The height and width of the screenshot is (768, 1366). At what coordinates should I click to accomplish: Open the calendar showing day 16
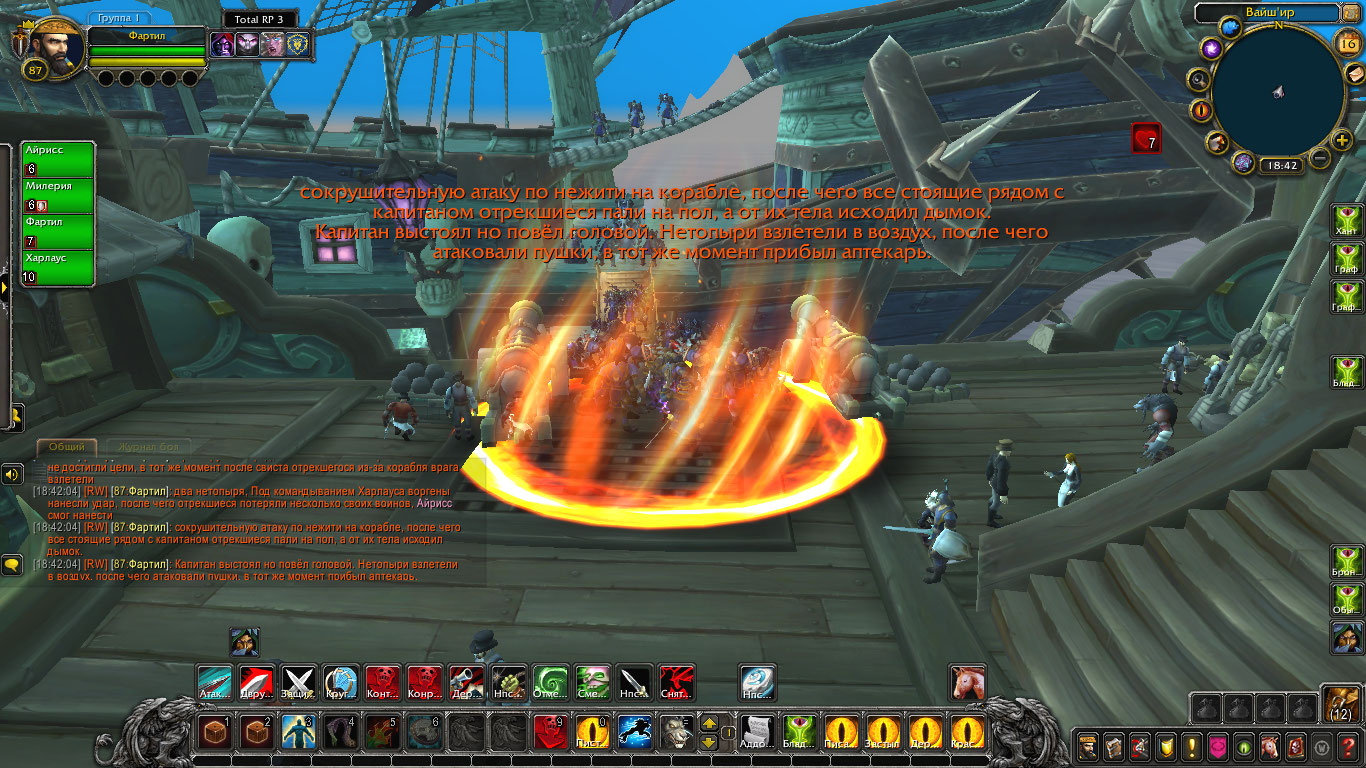[x=1346, y=42]
